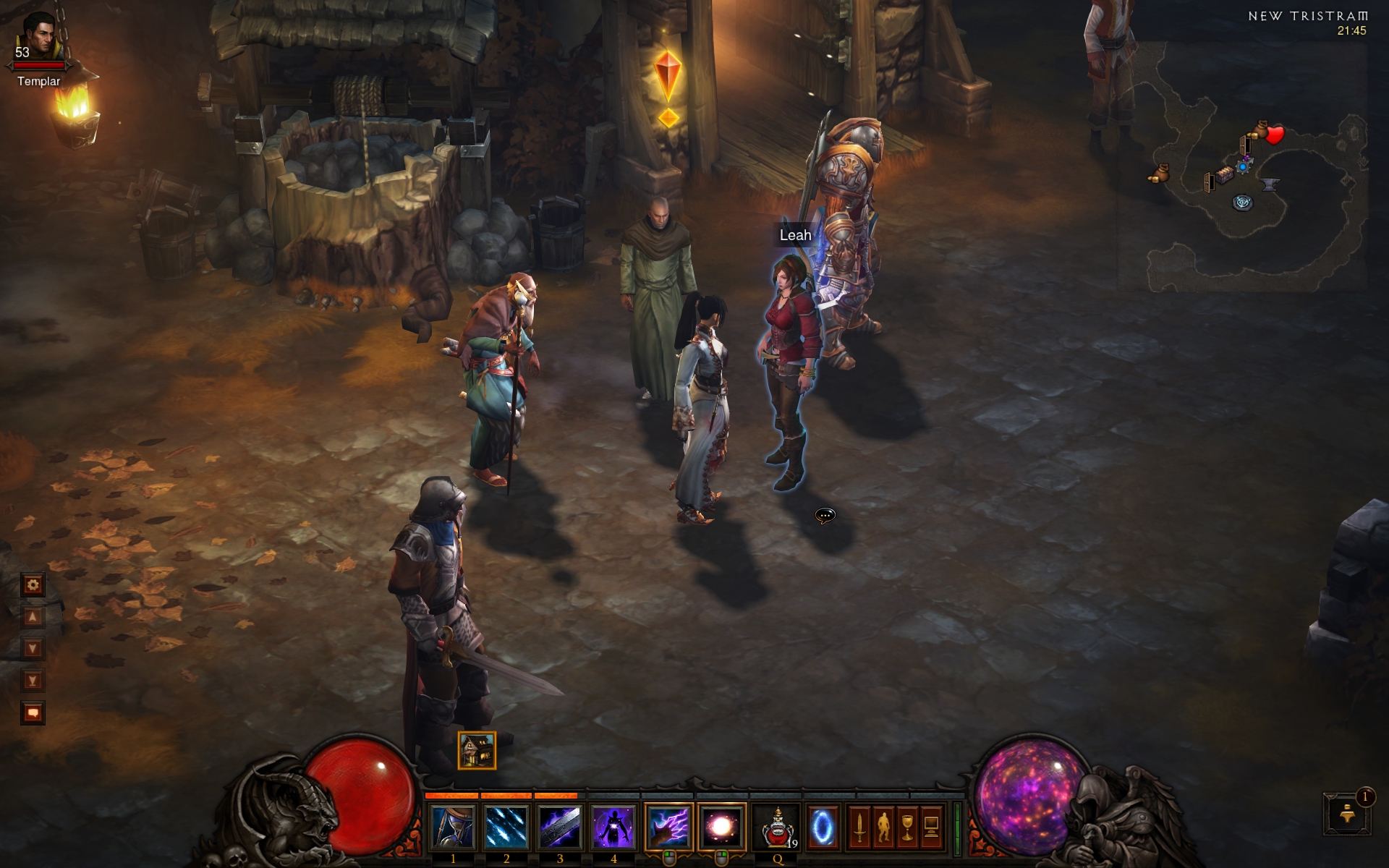Select the glowing orb right-mouse skill
Viewport: 1389px width, 868px height.
(x=721, y=827)
